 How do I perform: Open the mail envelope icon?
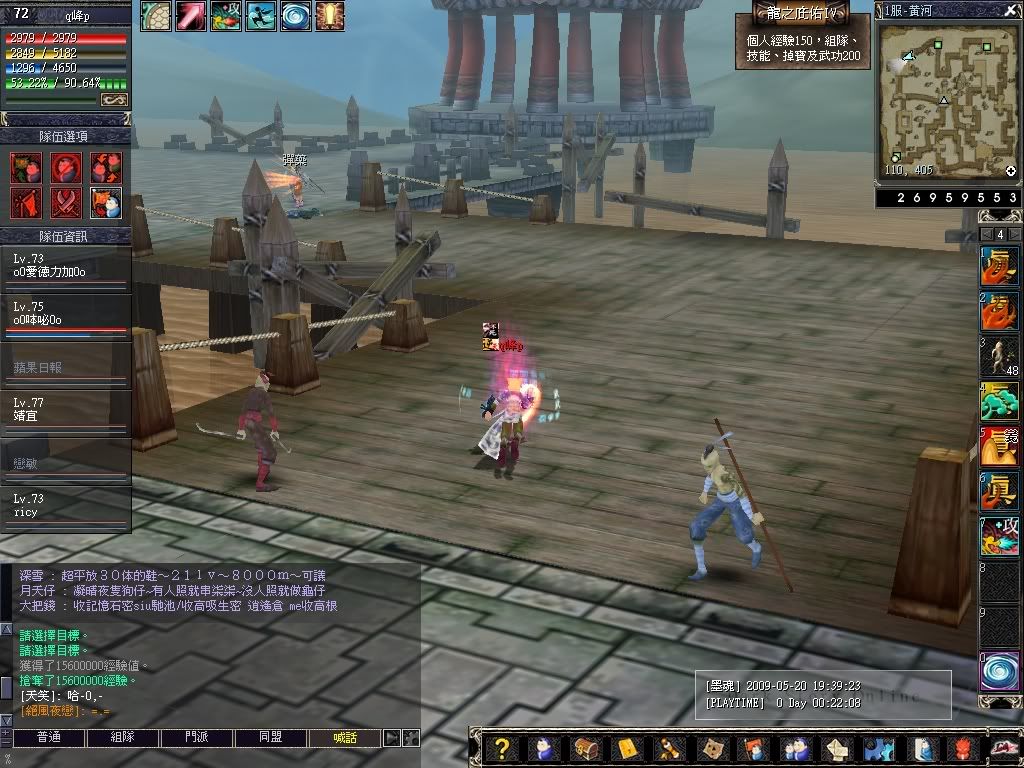[x=628, y=748]
